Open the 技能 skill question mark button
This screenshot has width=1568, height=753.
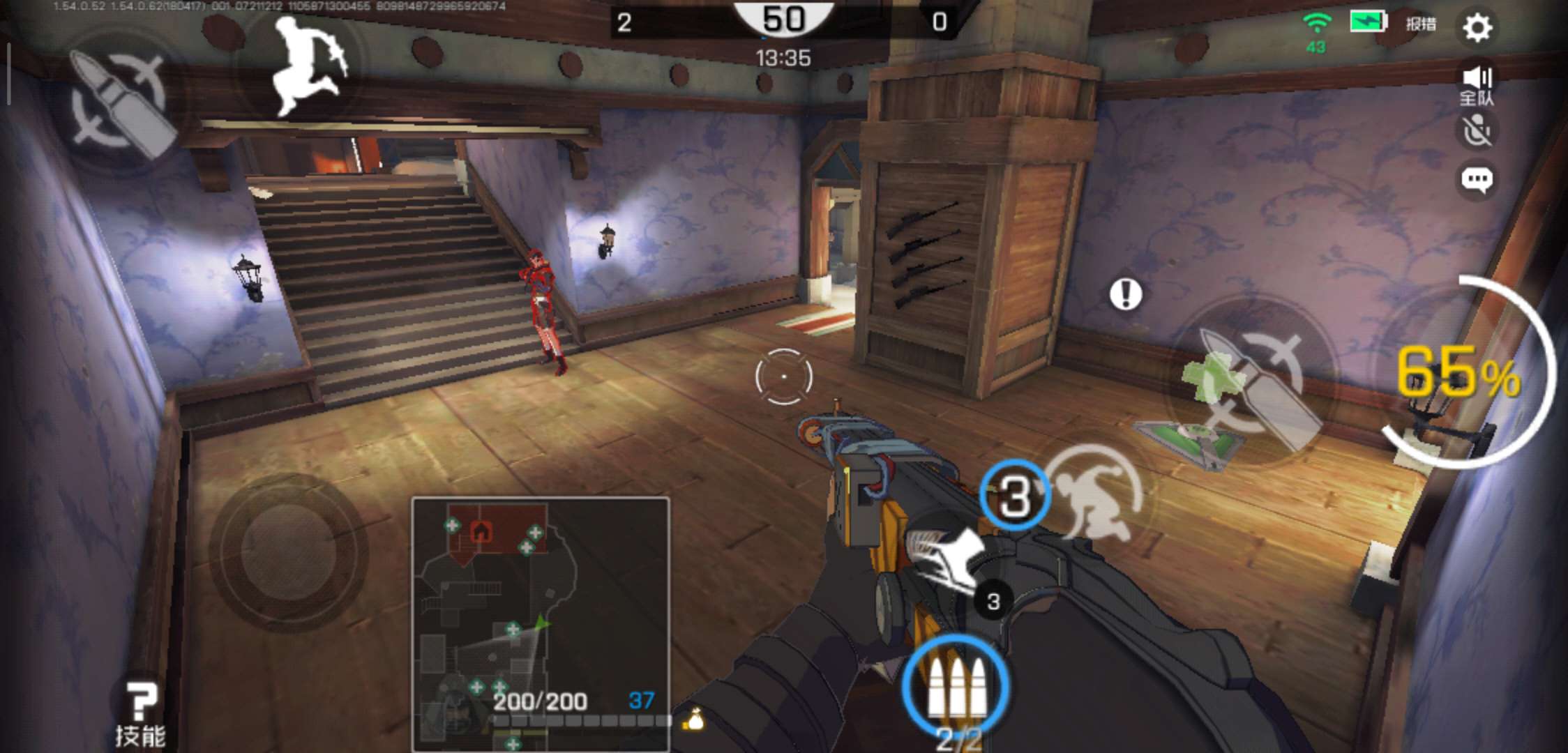click(140, 711)
